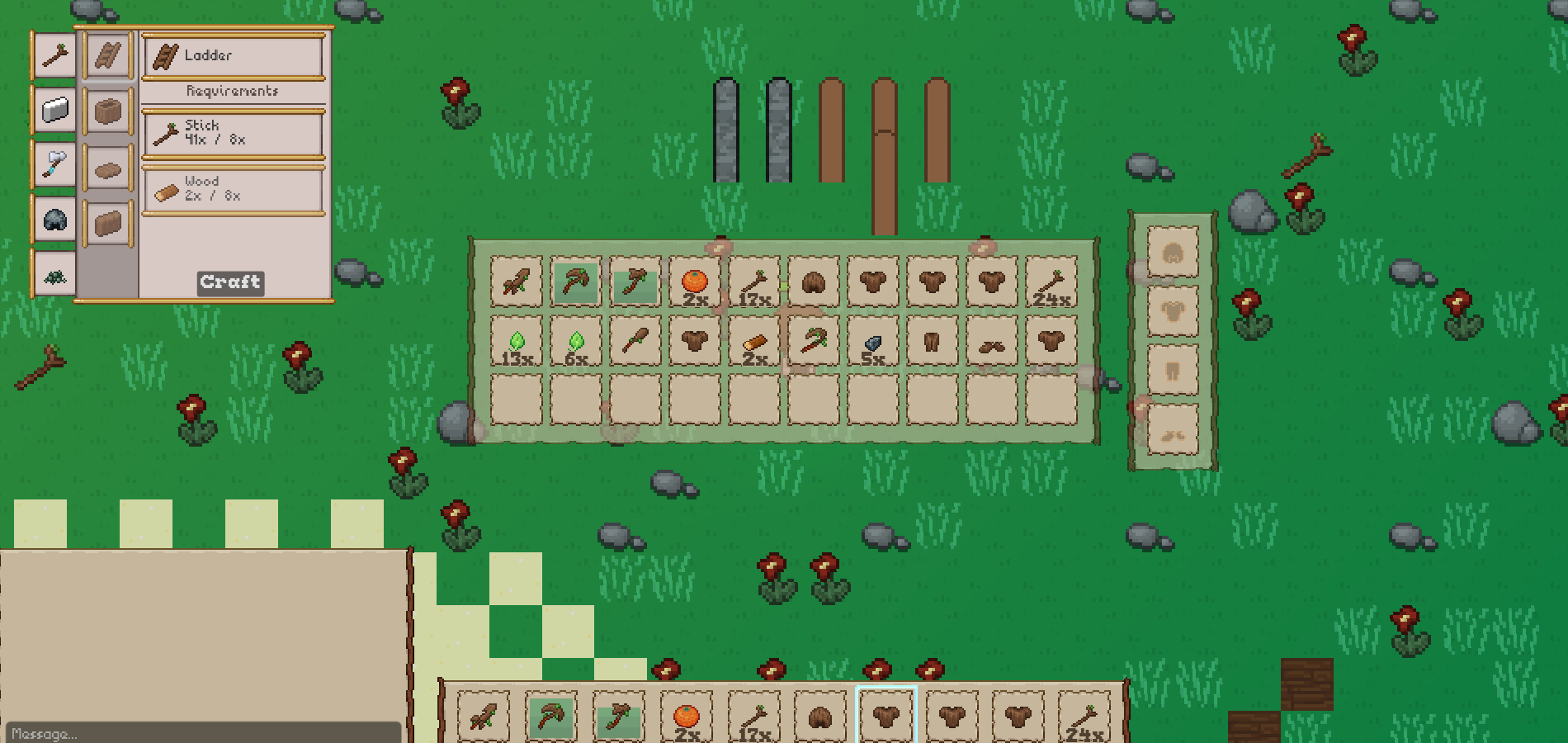Select the 6x green leaf inventory slot
1568x743 pixels.
[x=576, y=342]
